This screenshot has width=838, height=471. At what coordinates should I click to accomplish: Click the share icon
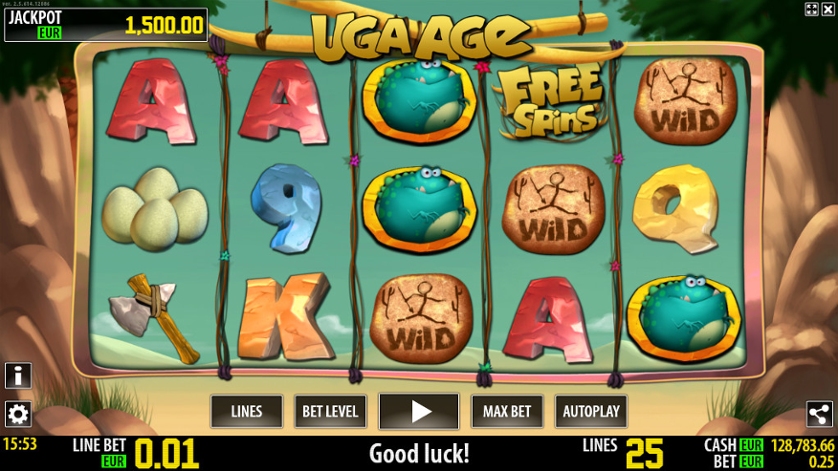pyautogui.click(x=820, y=414)
